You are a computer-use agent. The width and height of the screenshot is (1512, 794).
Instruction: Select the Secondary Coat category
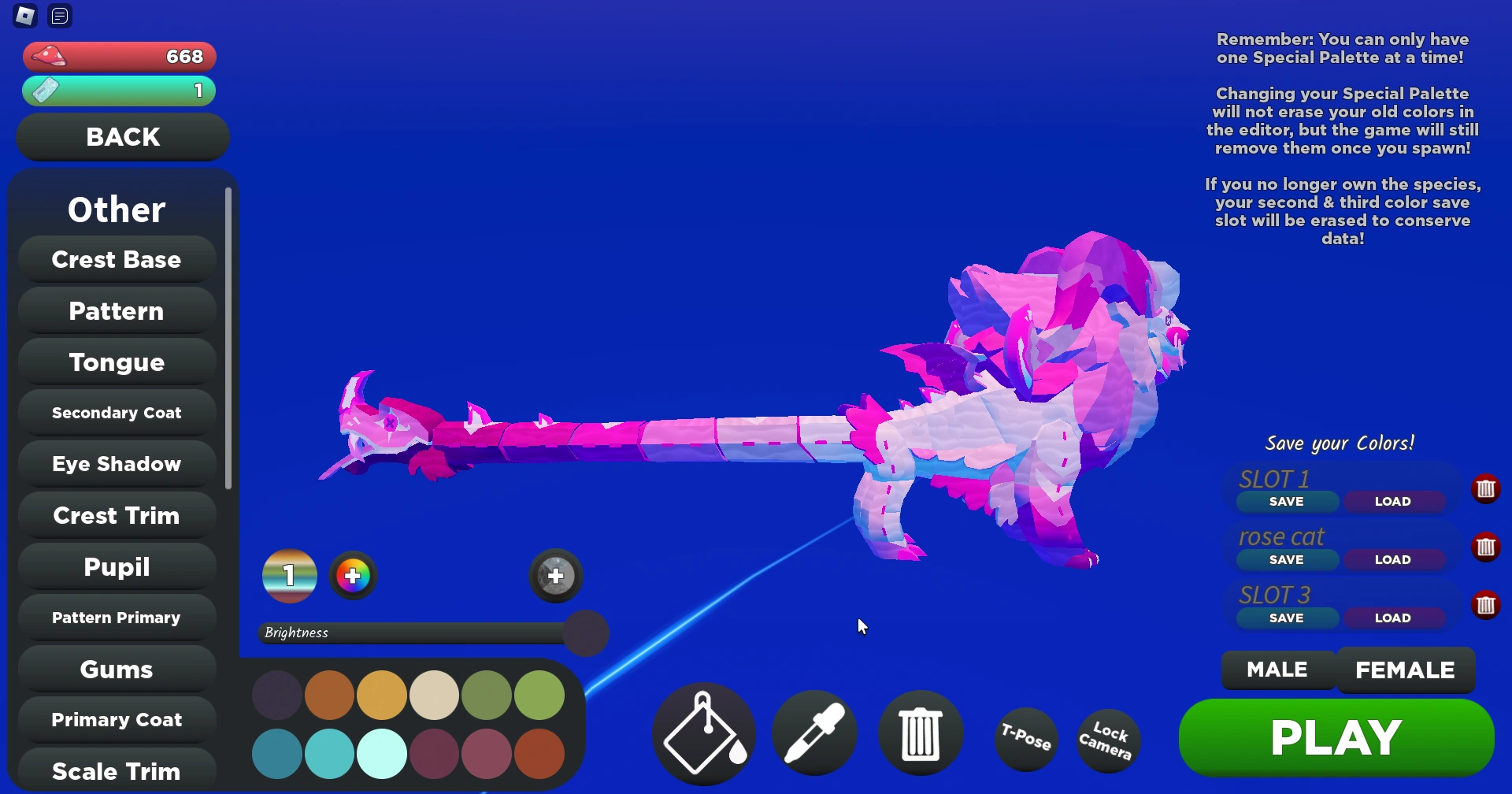pyautogui.click(x=116, y=412)
